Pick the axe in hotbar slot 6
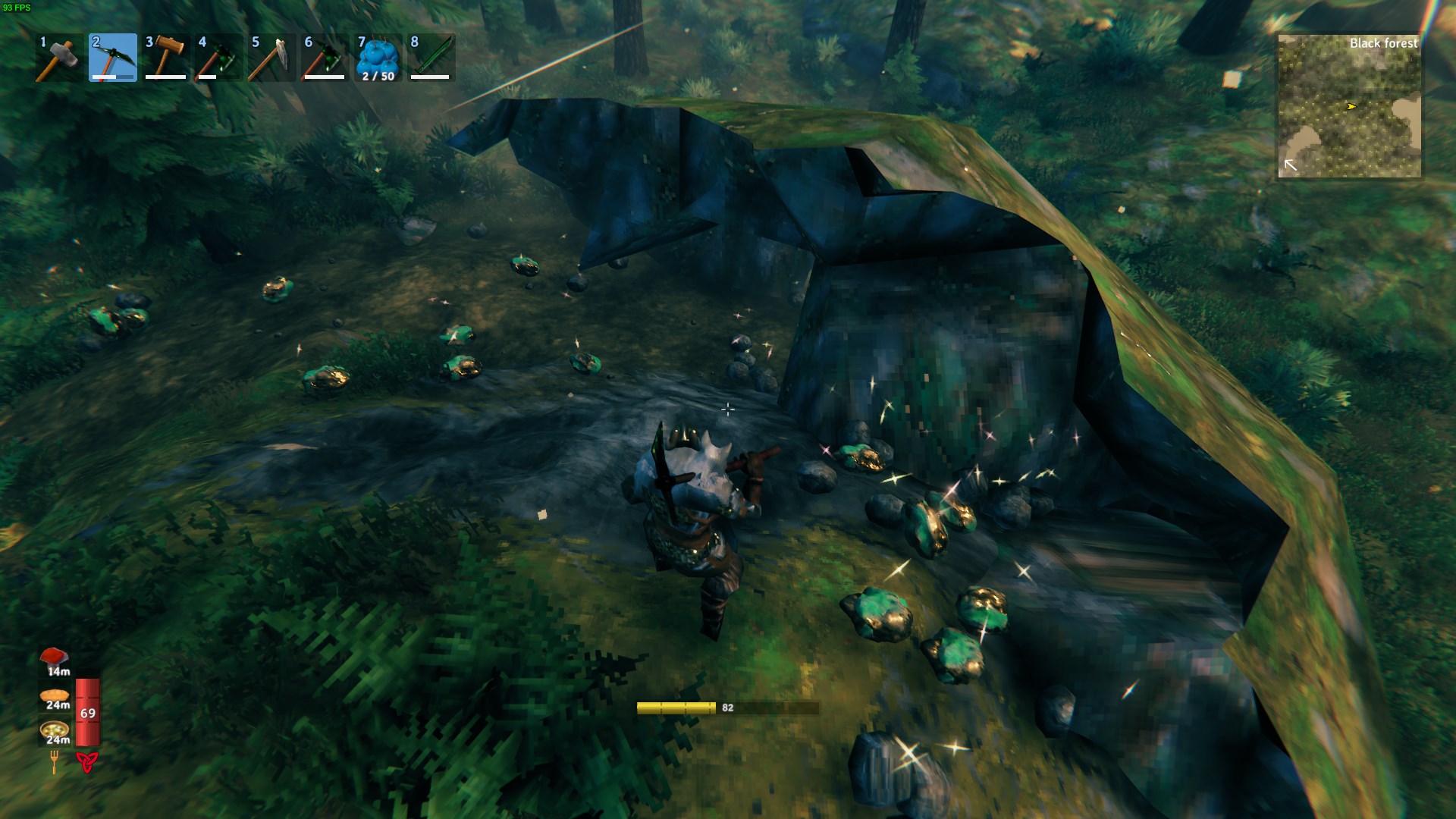Image resolution: width=1456 pixels, height=819 pixels. coord(325,58)
